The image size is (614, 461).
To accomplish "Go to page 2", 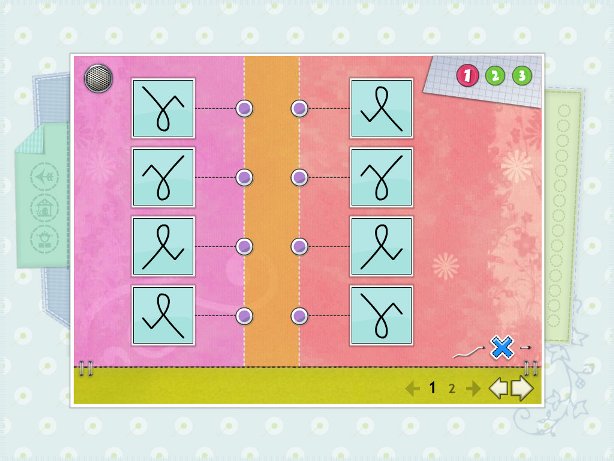I will [451, 389].
